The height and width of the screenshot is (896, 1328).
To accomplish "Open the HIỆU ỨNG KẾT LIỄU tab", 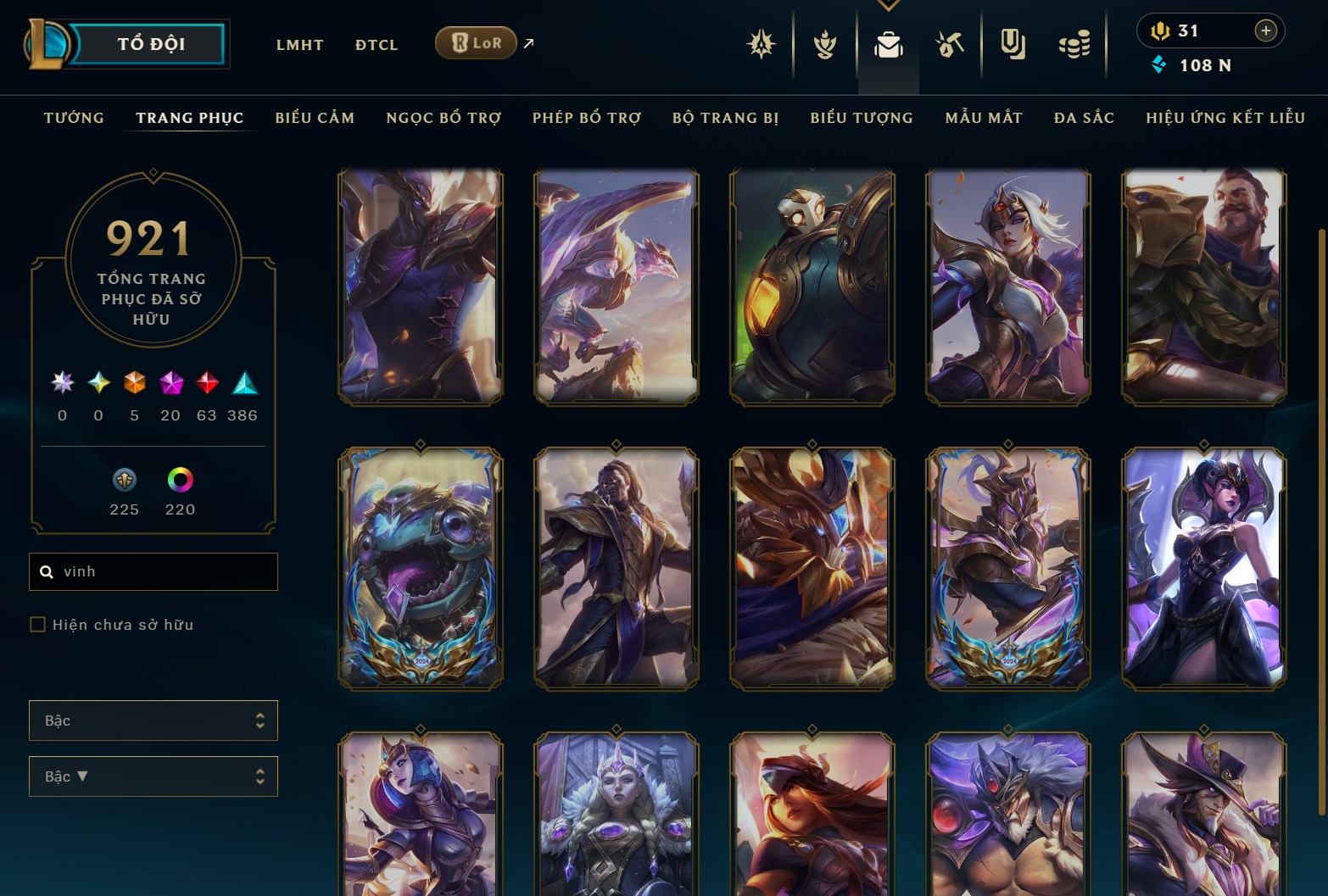I will point(1225,118).
